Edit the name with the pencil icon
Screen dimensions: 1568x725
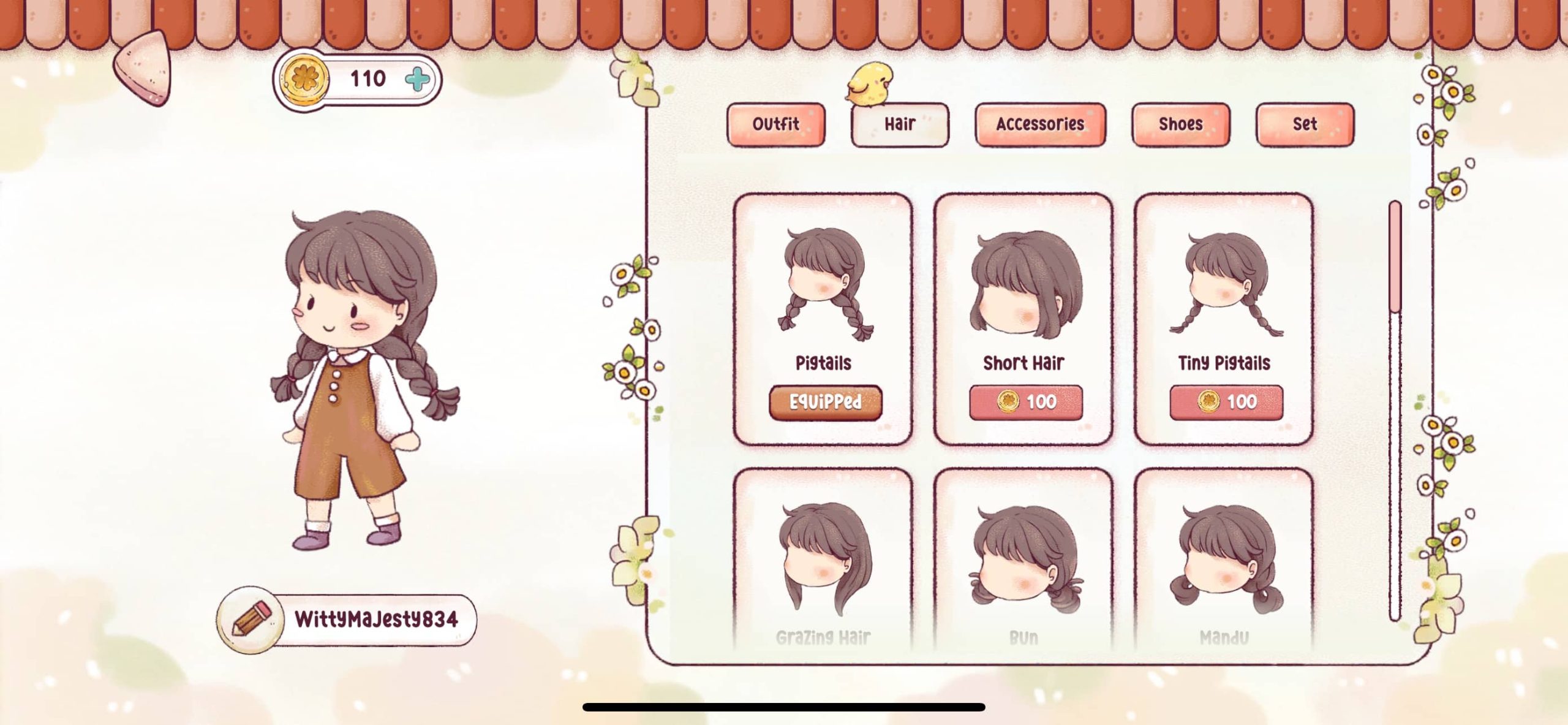point(251,620)
